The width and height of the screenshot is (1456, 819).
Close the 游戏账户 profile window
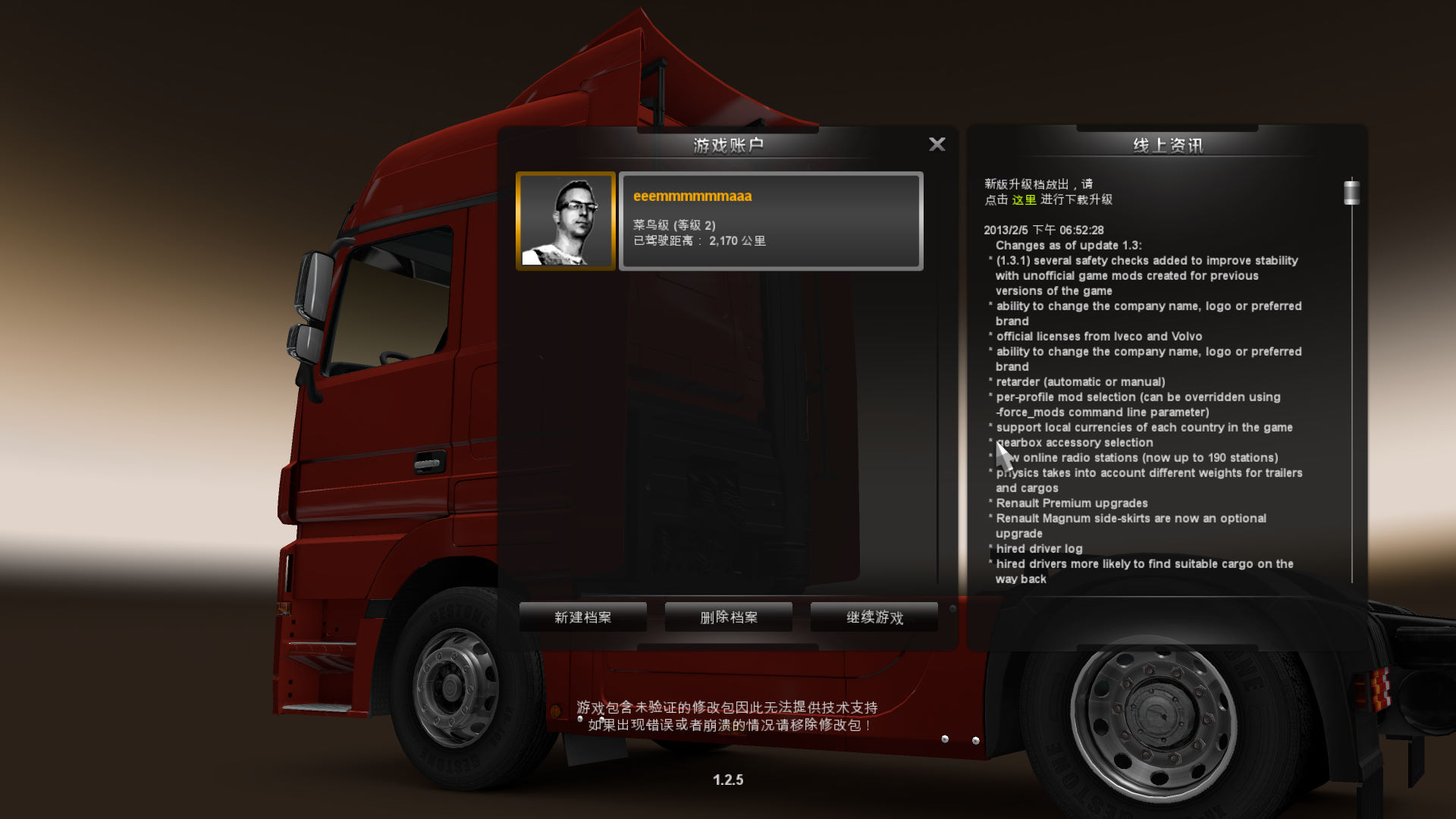(x=937, y=144)
